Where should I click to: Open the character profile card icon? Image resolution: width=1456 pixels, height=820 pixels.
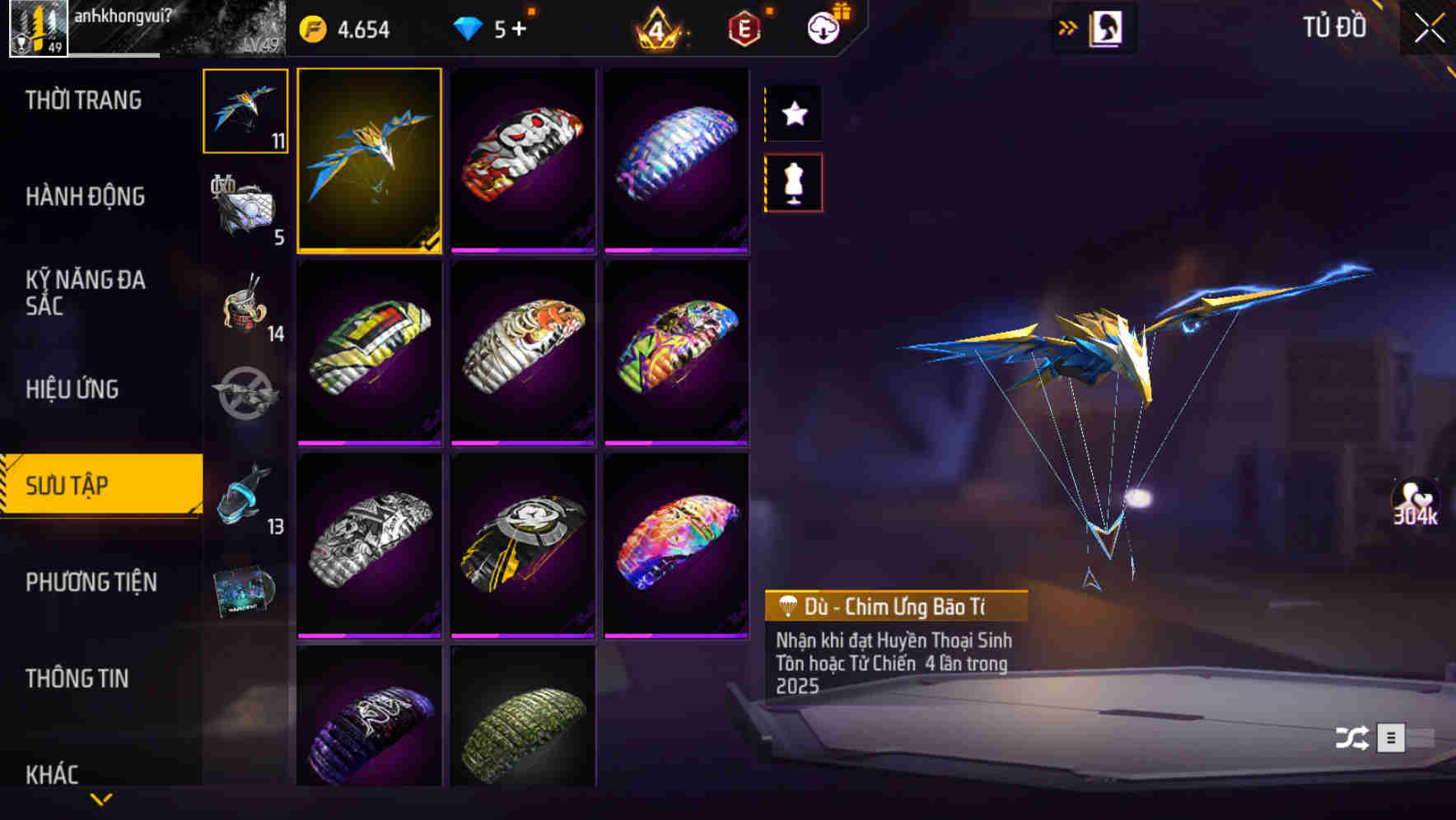(1108, 27)
